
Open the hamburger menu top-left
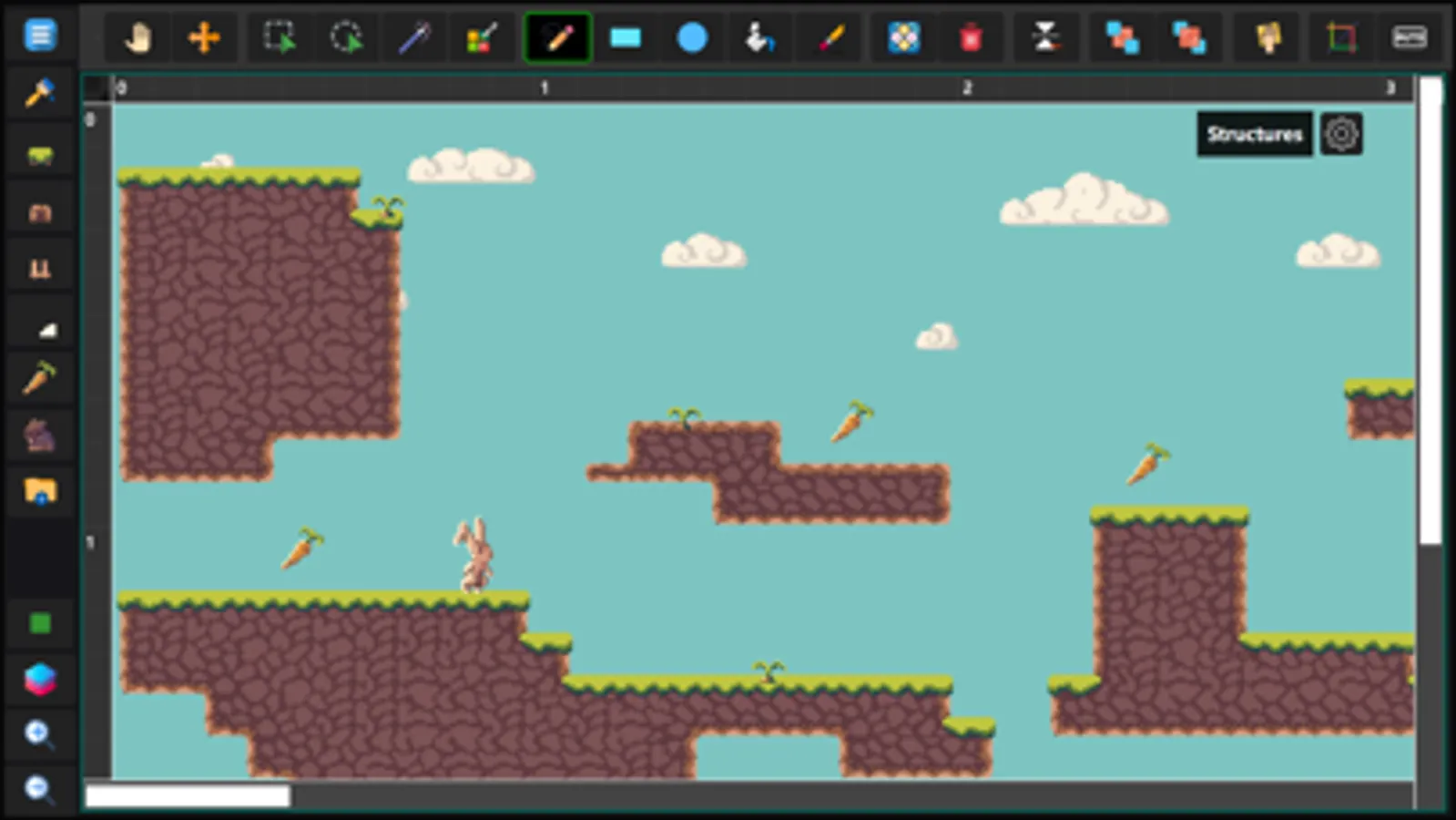pos(39,36)
